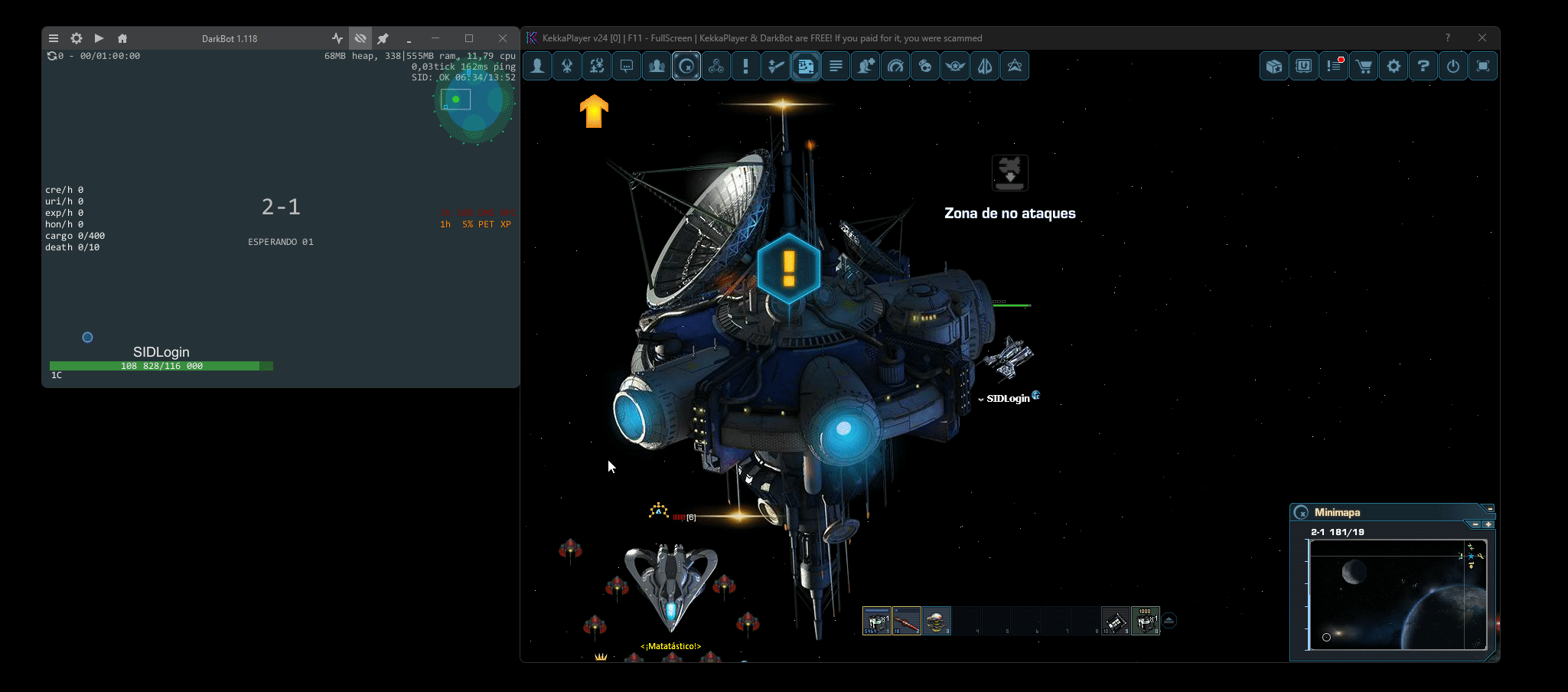Select ammo slot 1 in the hotbar
1568x692 pixels.
pos(875,621)
